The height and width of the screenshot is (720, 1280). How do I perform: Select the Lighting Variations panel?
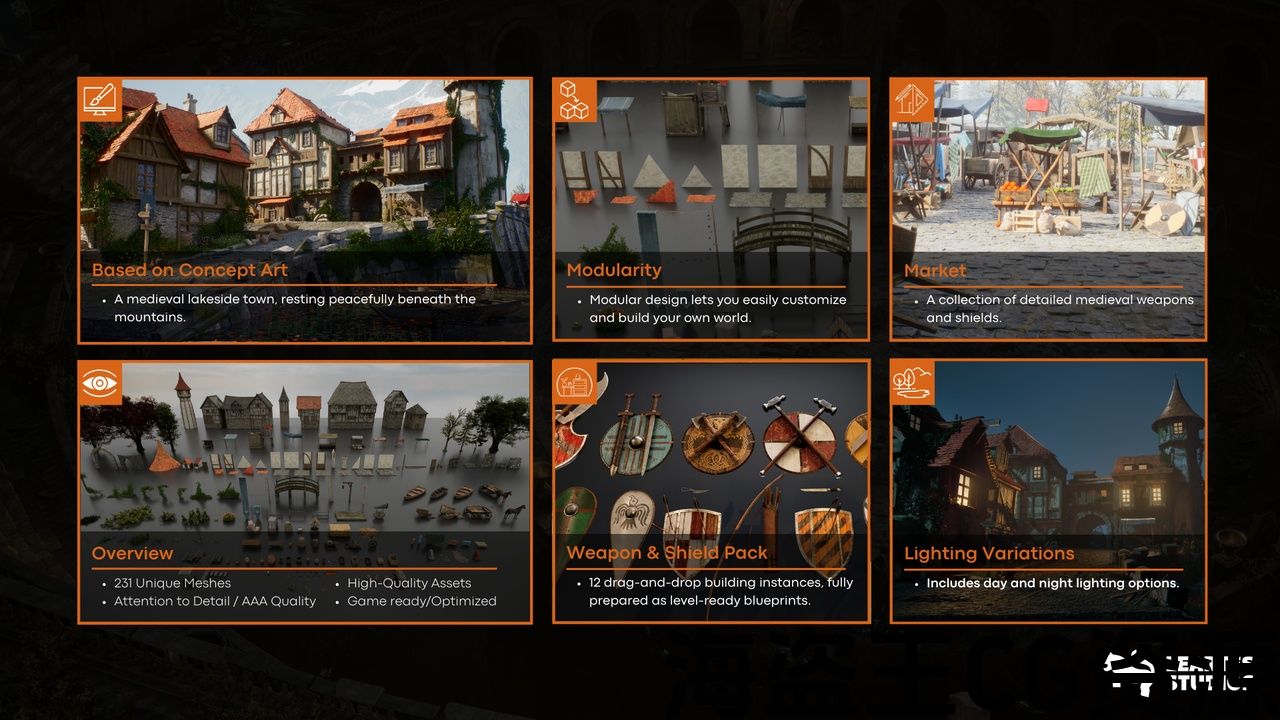[1048, 492]
